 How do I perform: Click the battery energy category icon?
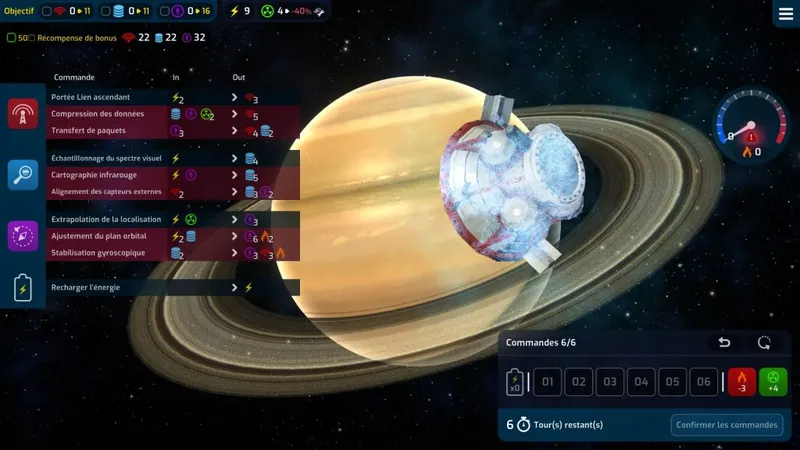[23, 288]
